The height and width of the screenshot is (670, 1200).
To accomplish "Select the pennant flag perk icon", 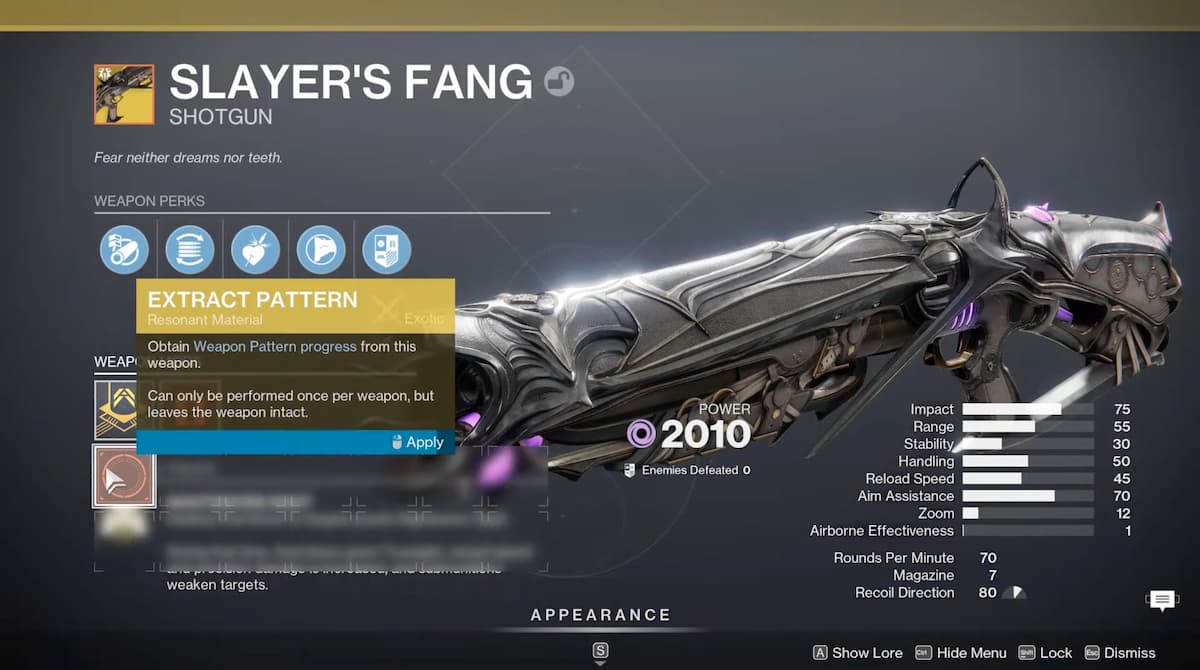I will [x=321, y=250].
